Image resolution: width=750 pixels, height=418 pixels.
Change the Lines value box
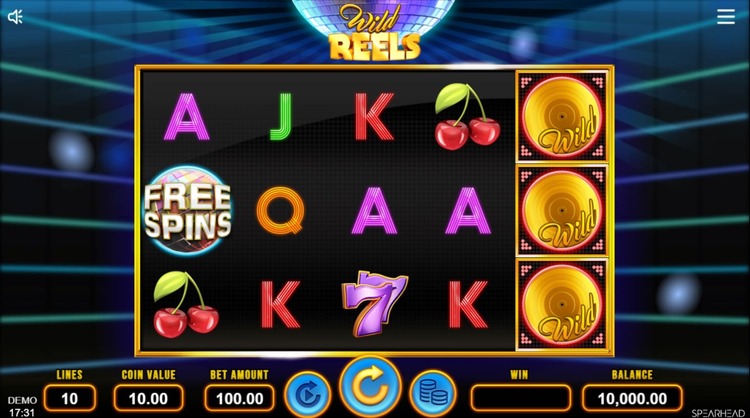coord(70,398)
